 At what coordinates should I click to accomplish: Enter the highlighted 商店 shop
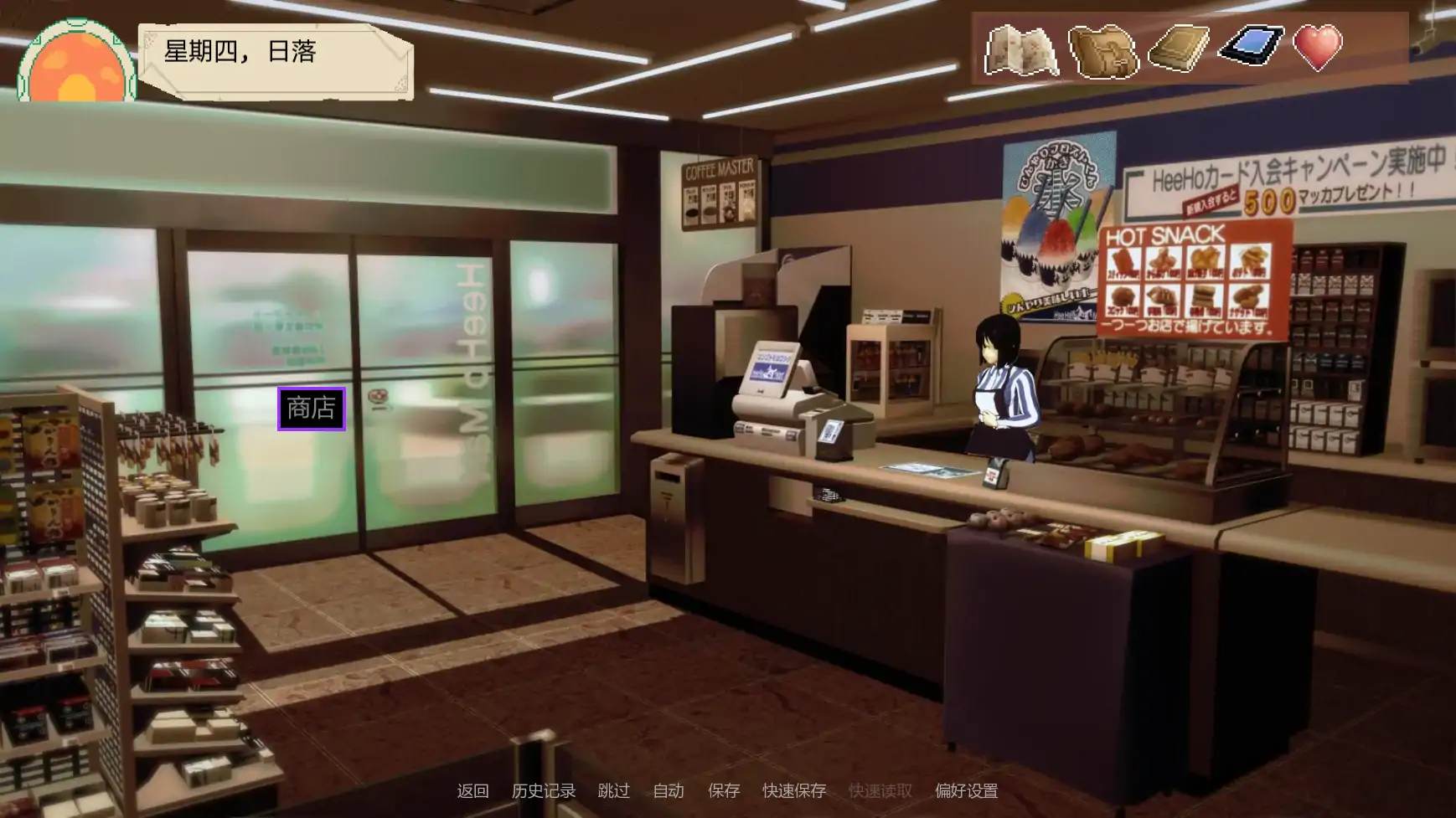point(312,409)
